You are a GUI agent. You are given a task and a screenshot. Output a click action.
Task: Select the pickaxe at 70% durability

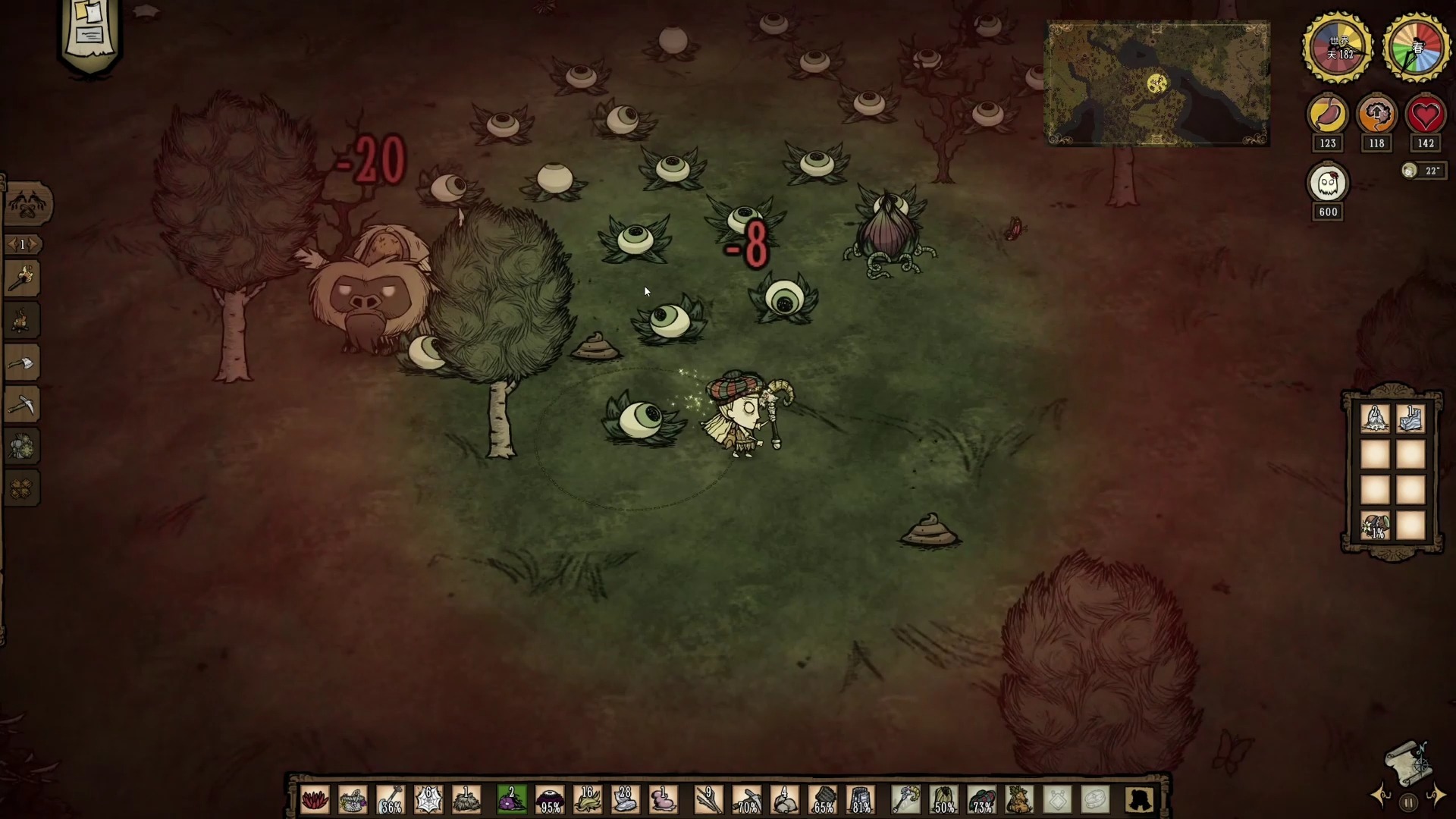(747, 800)
